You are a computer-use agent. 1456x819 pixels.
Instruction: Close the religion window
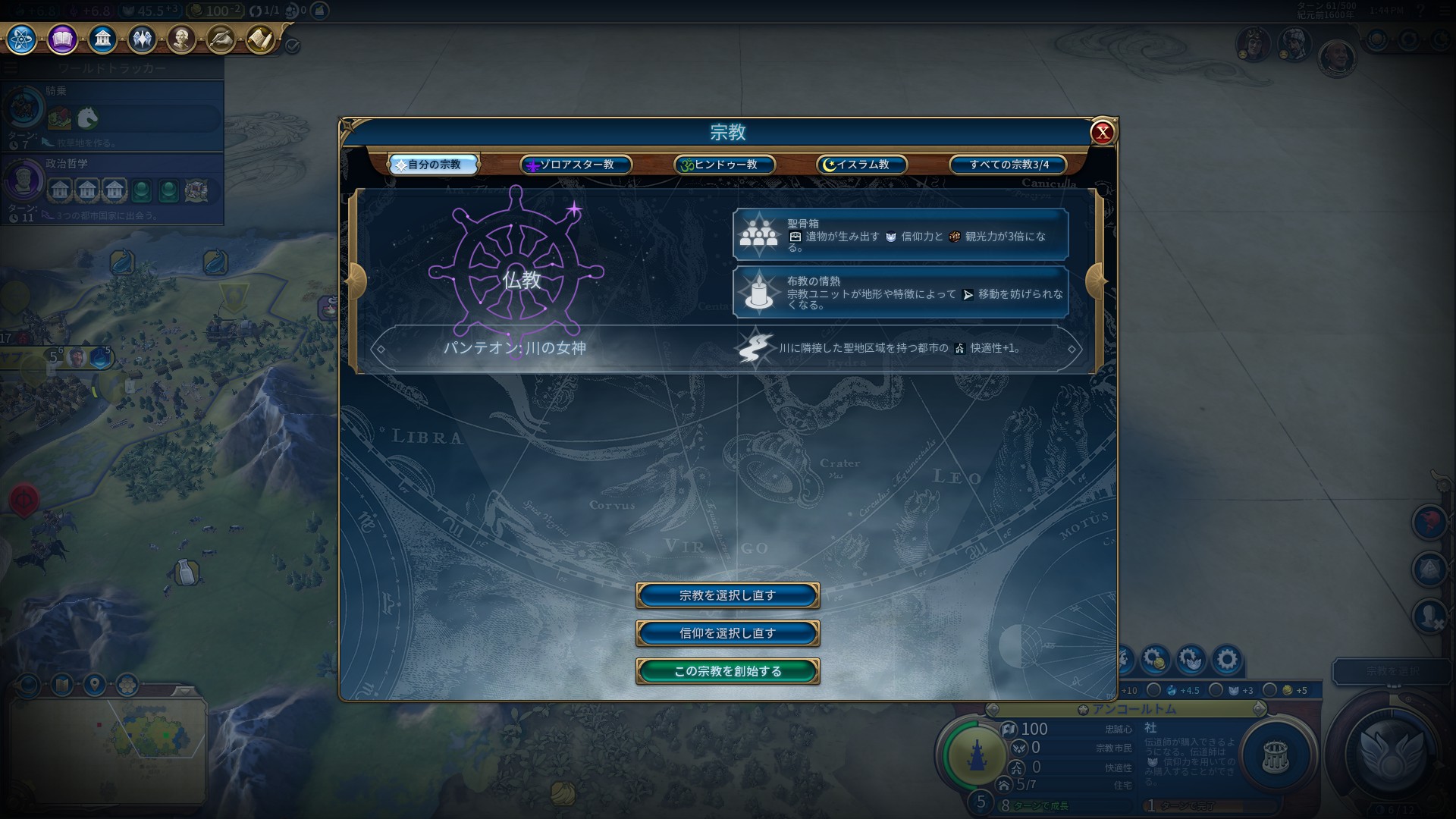click(1102, 133)
